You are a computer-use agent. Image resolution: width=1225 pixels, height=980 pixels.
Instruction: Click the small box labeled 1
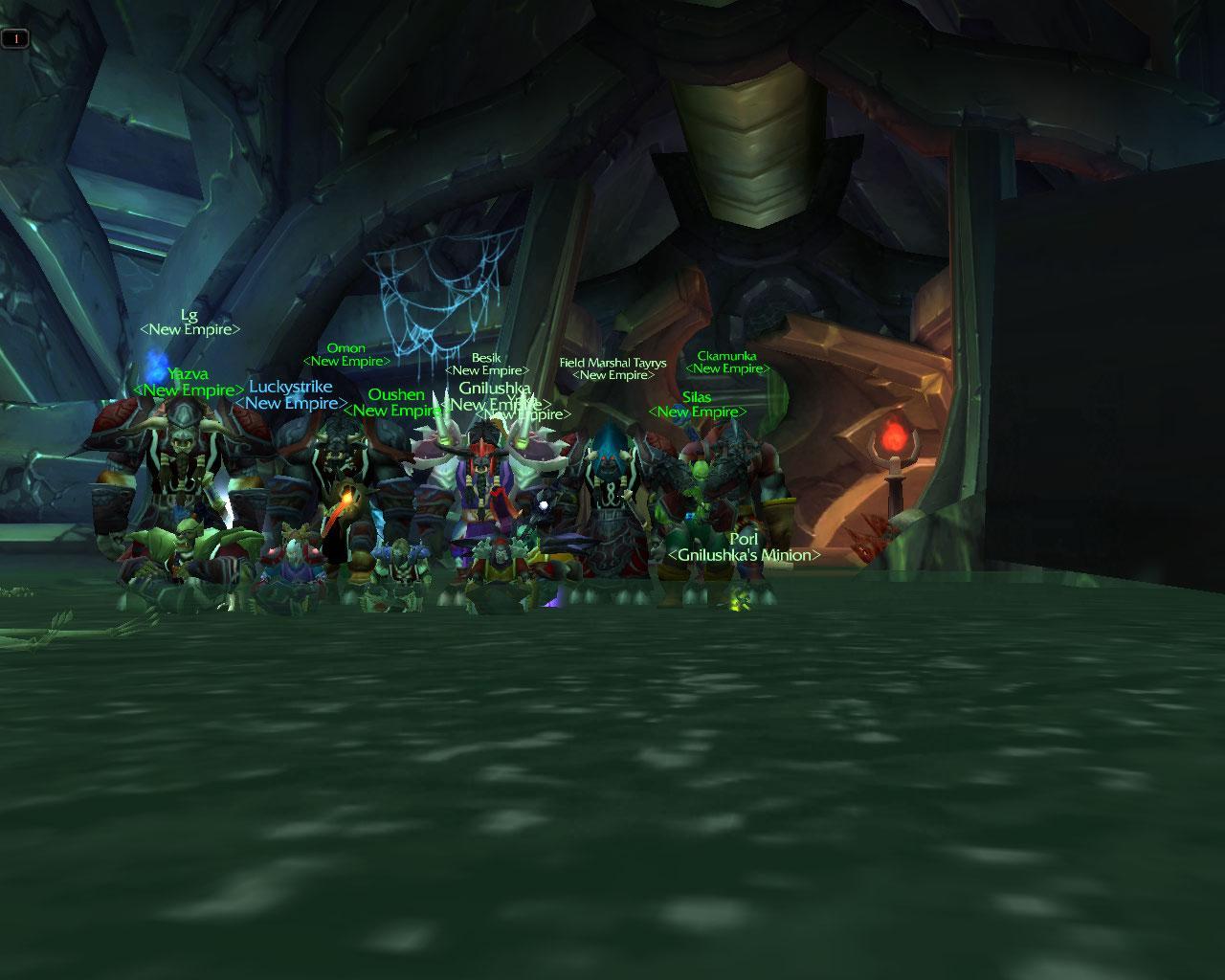[15, 38]
